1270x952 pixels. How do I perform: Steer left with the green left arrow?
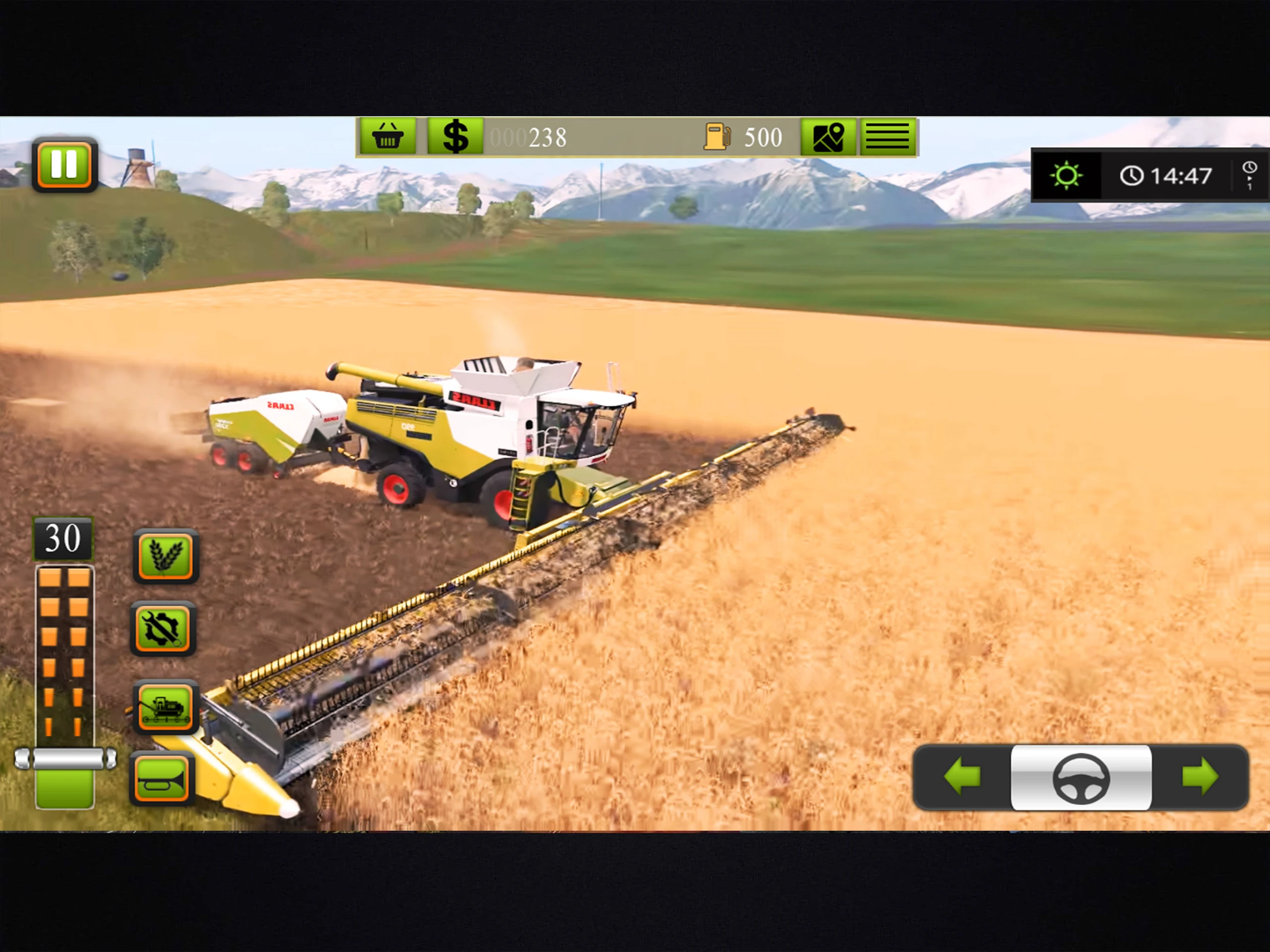(962, 776)
